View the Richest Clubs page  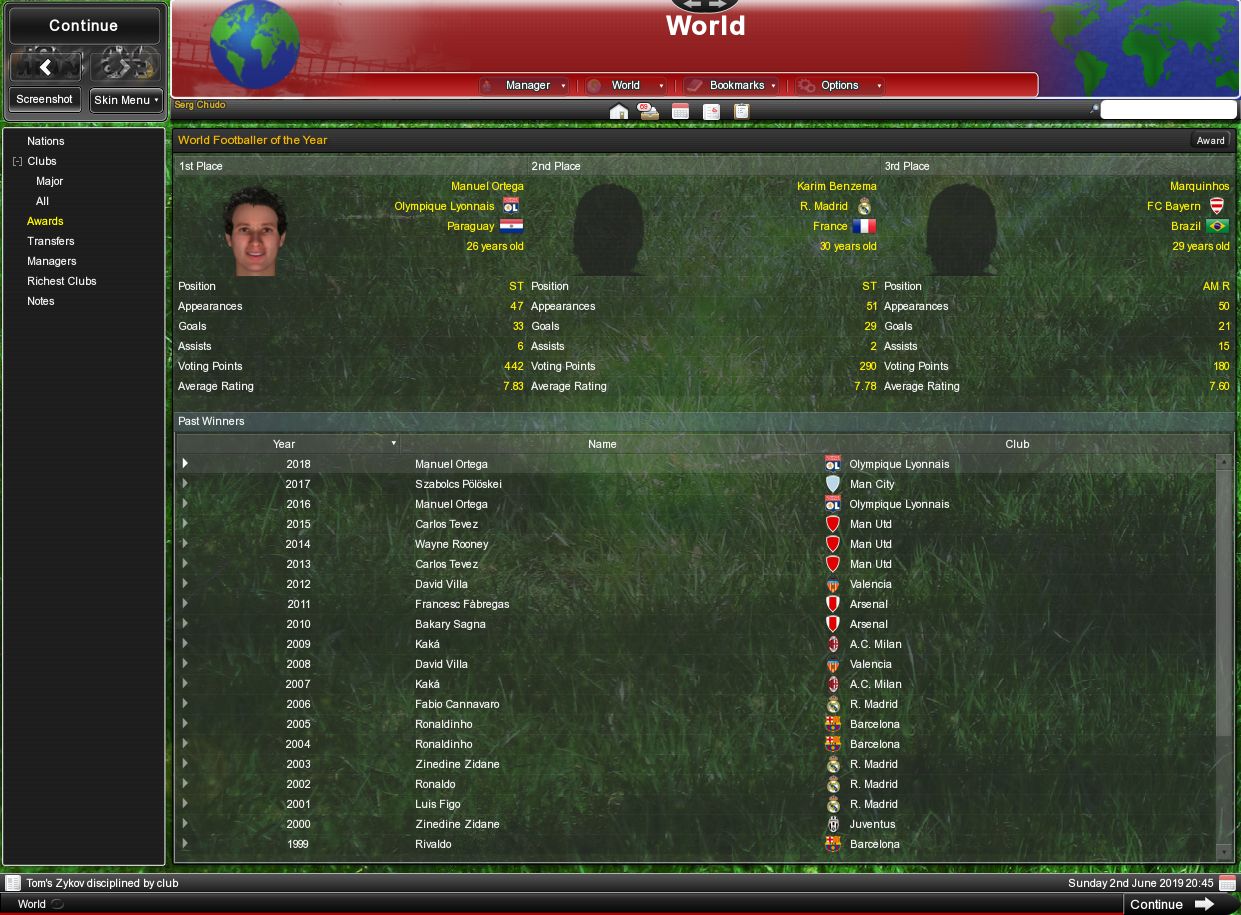pyautogui.click(x=62, y=281)
